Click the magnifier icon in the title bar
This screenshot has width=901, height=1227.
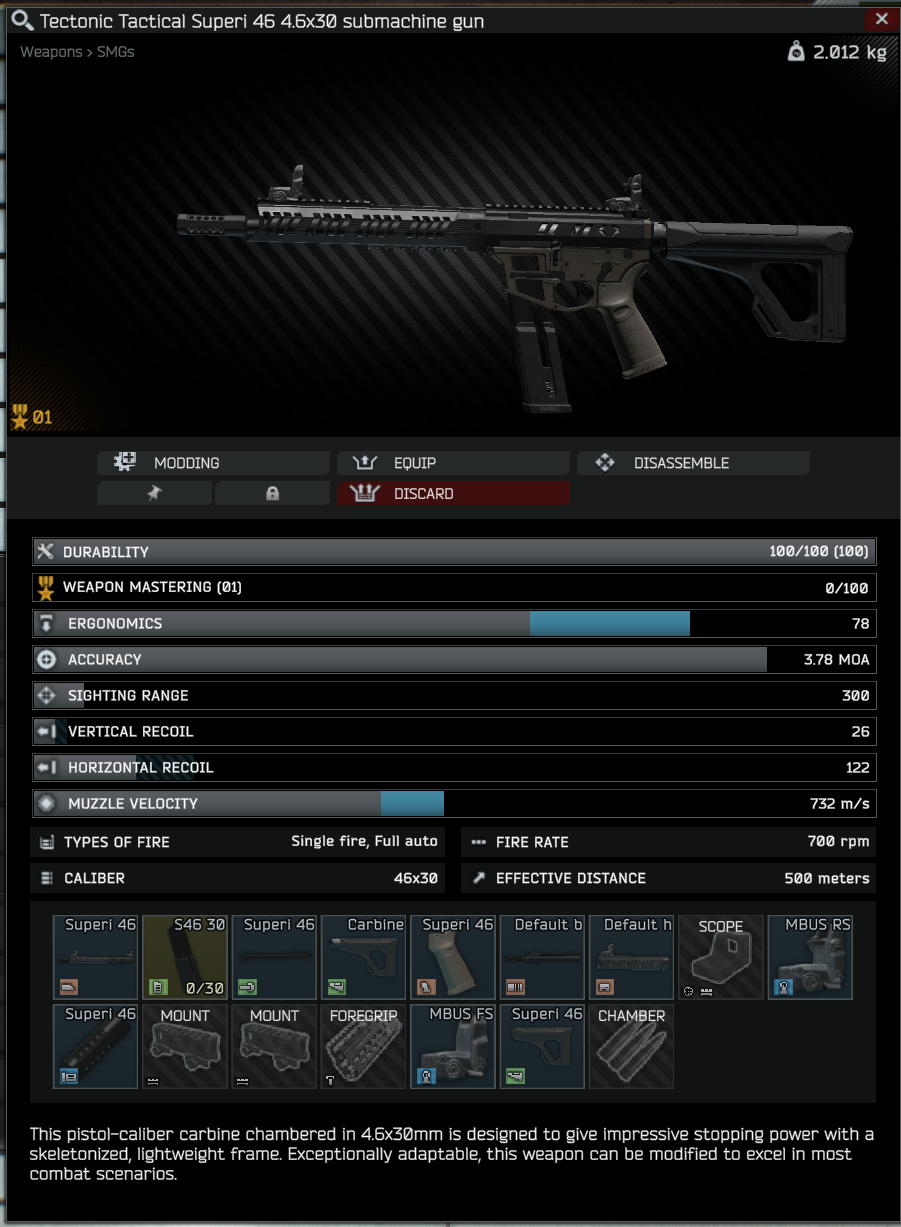[x=21, y=20]
